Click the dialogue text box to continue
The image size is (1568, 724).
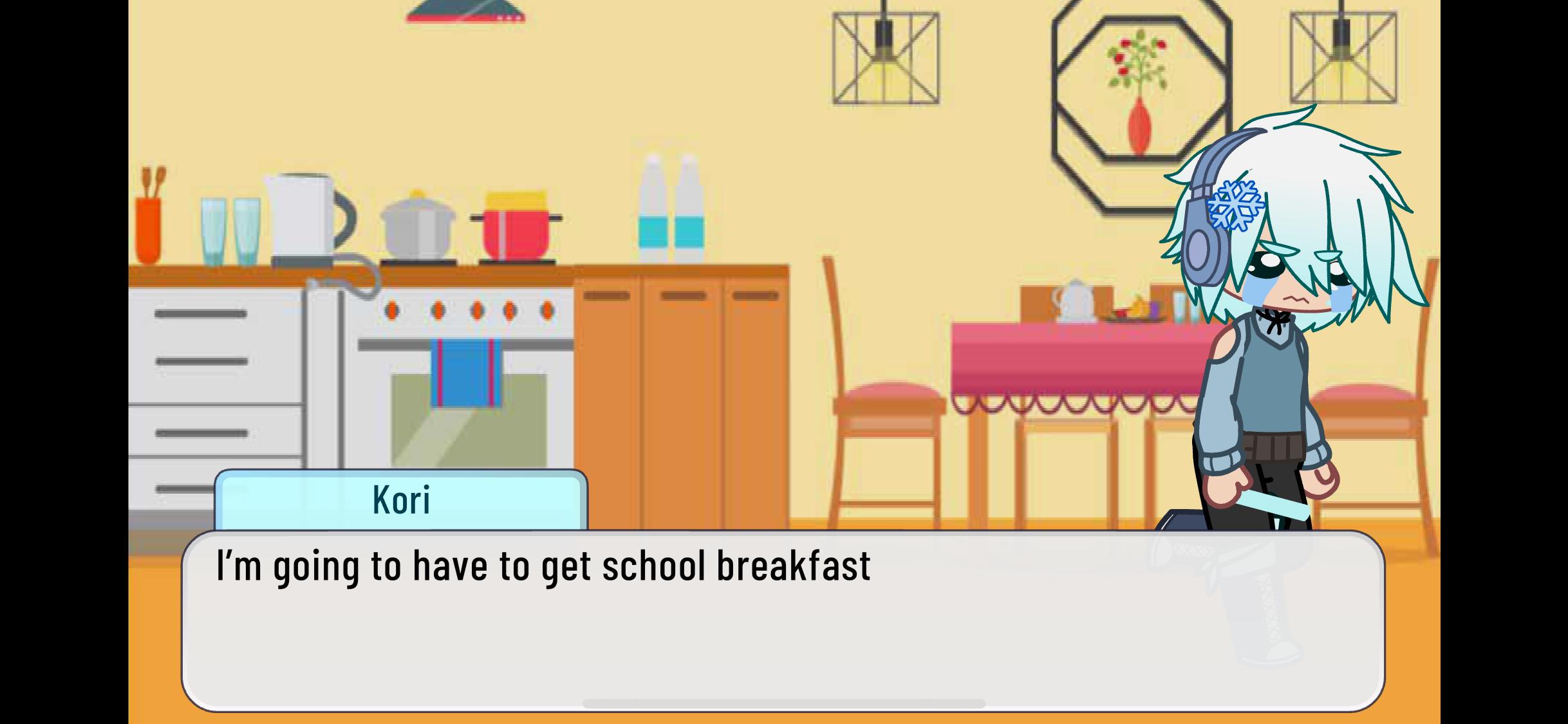[783, 621]
